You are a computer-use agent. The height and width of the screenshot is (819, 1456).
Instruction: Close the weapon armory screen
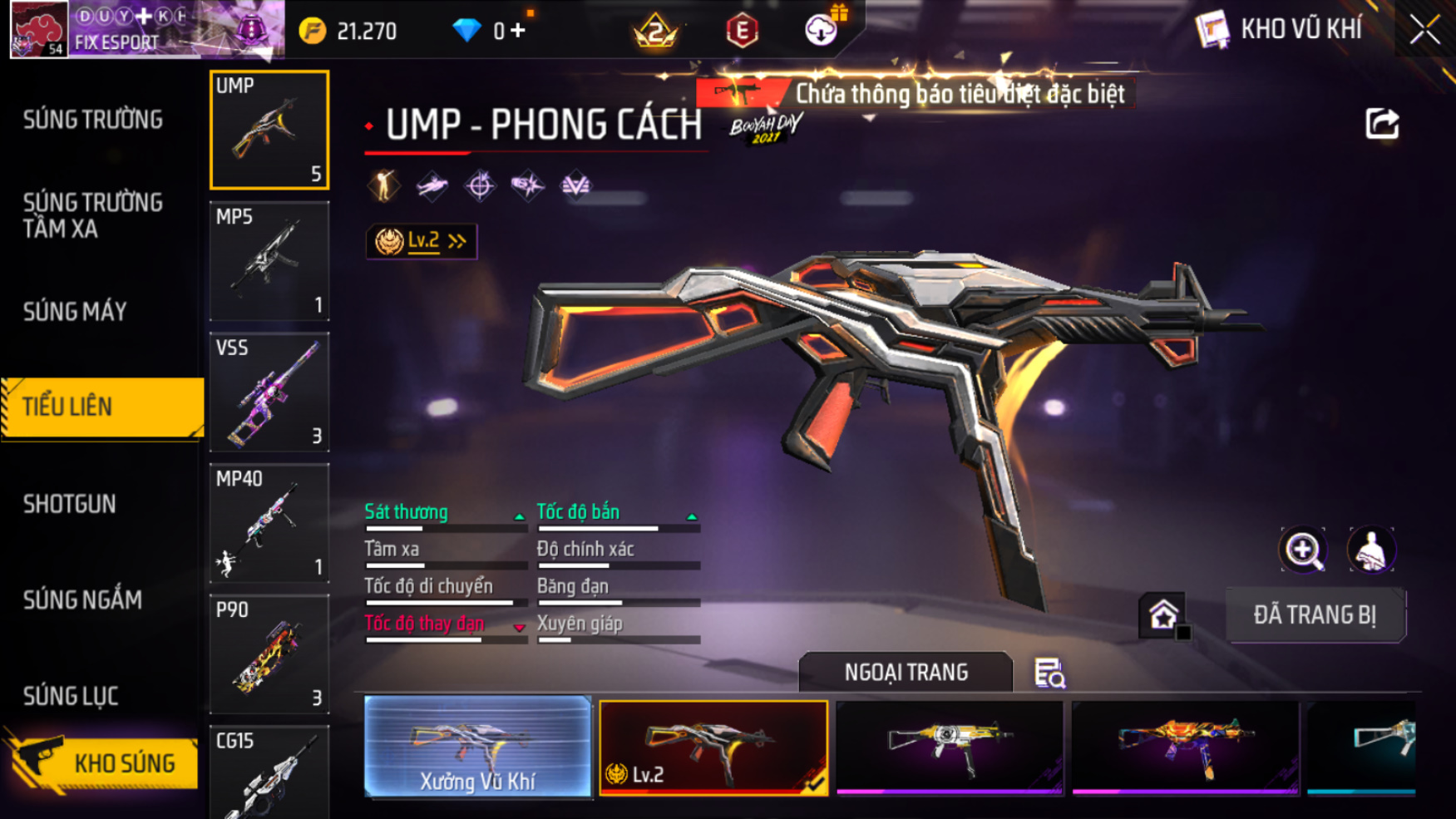point(1424,30)
